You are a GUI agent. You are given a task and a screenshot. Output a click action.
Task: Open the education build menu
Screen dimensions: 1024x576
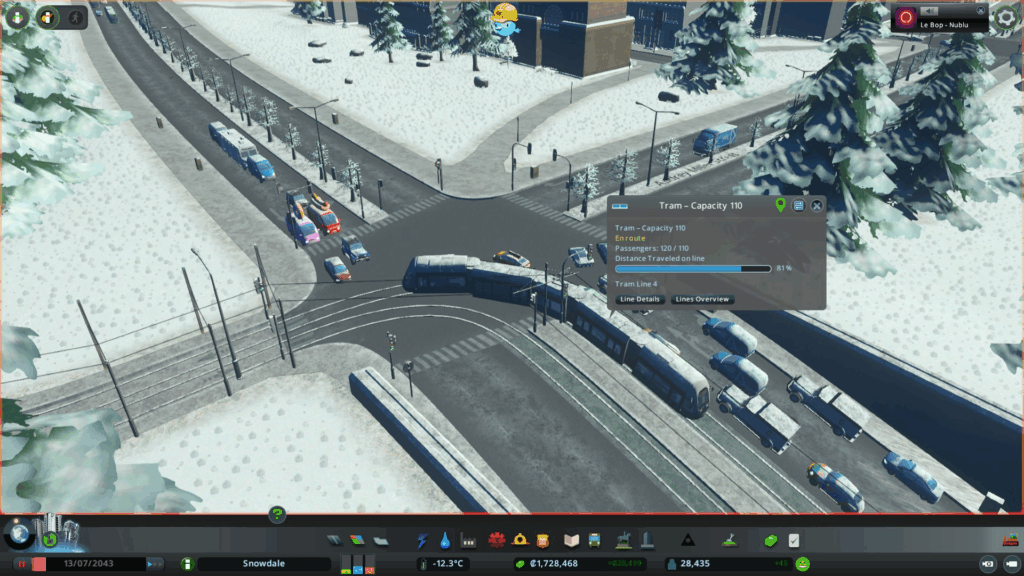tap(571, 541)
